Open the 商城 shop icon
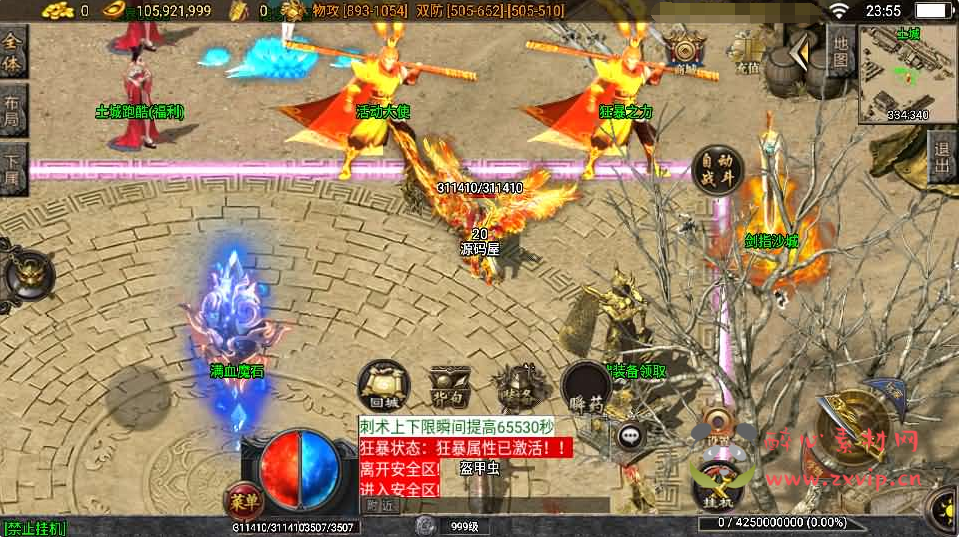The height and width of the screenshot is (537, 959). pyautogui.click(x=686, y=53)
